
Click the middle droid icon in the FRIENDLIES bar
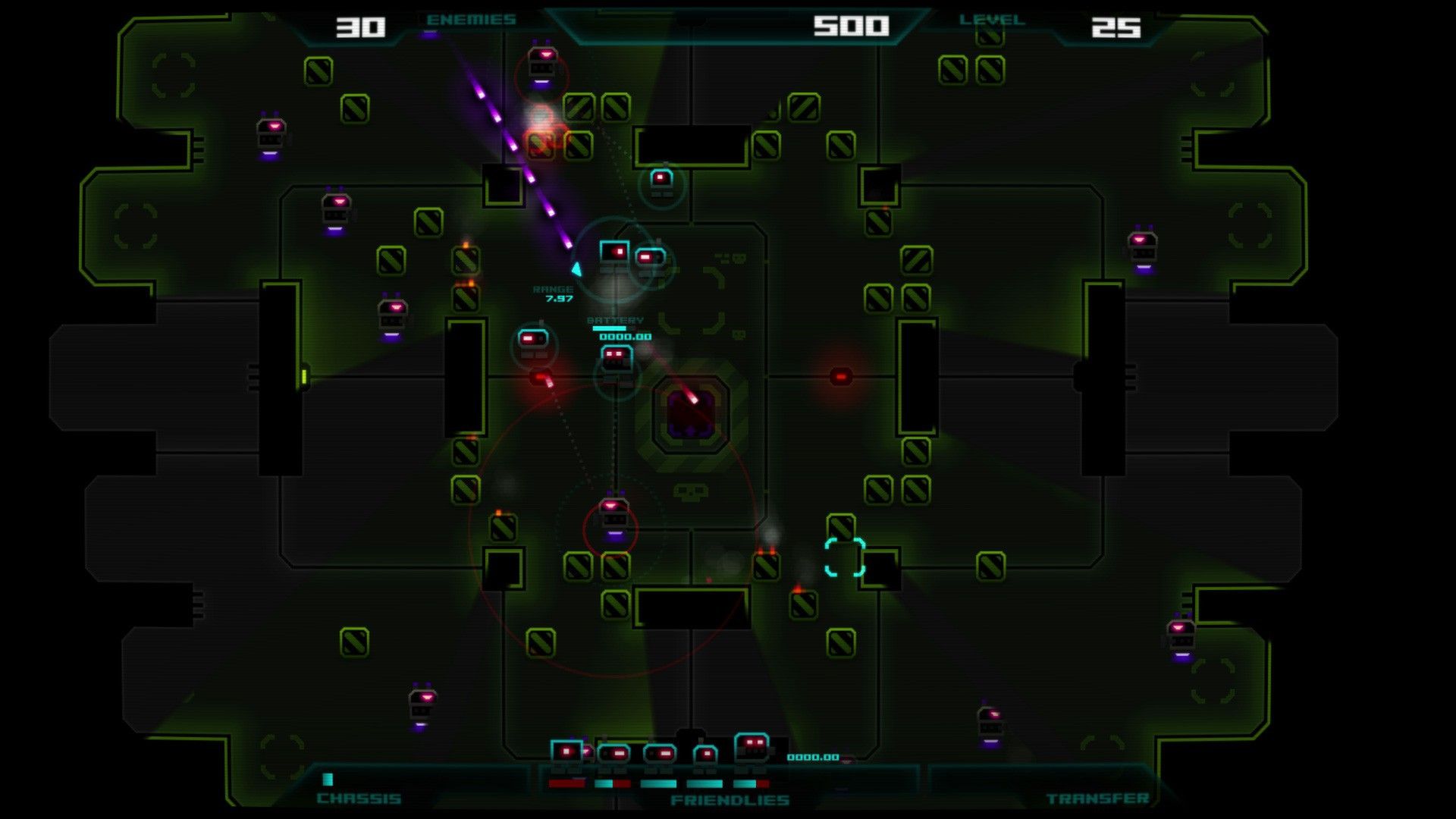[661, 754]
